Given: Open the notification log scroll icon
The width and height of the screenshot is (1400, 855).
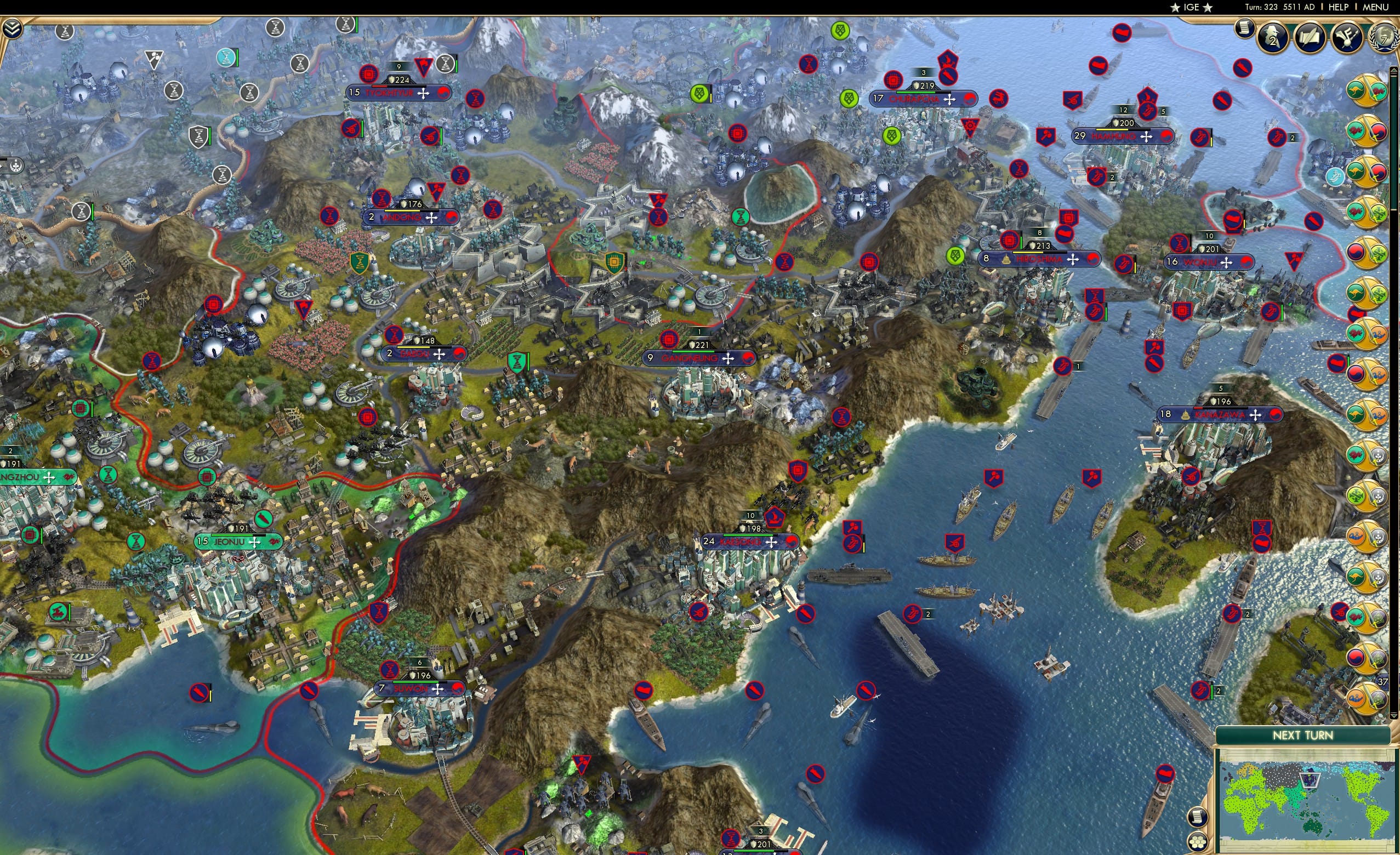Looking at the screenshot, I should [1245, 30].
